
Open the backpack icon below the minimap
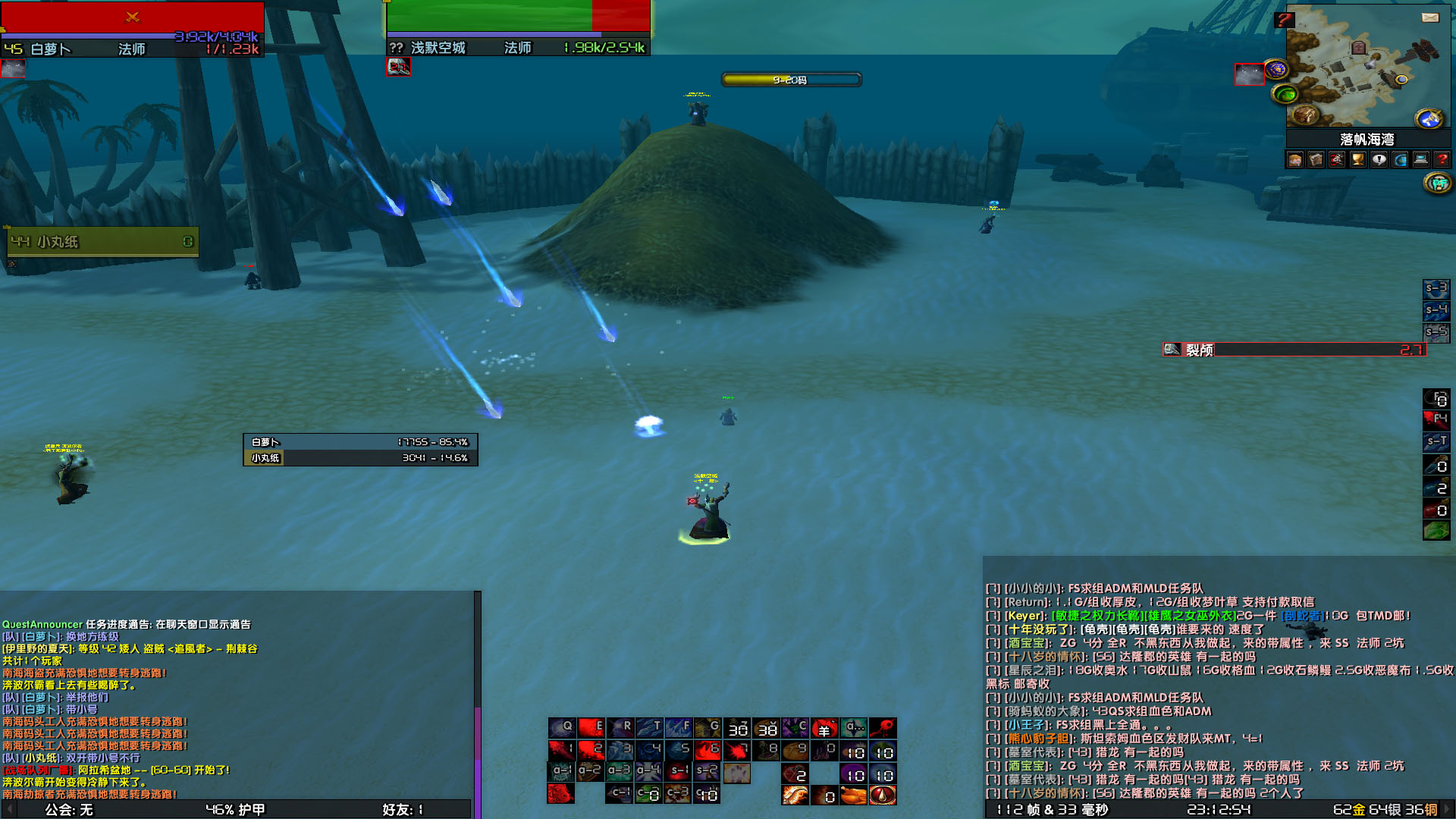1314,159
